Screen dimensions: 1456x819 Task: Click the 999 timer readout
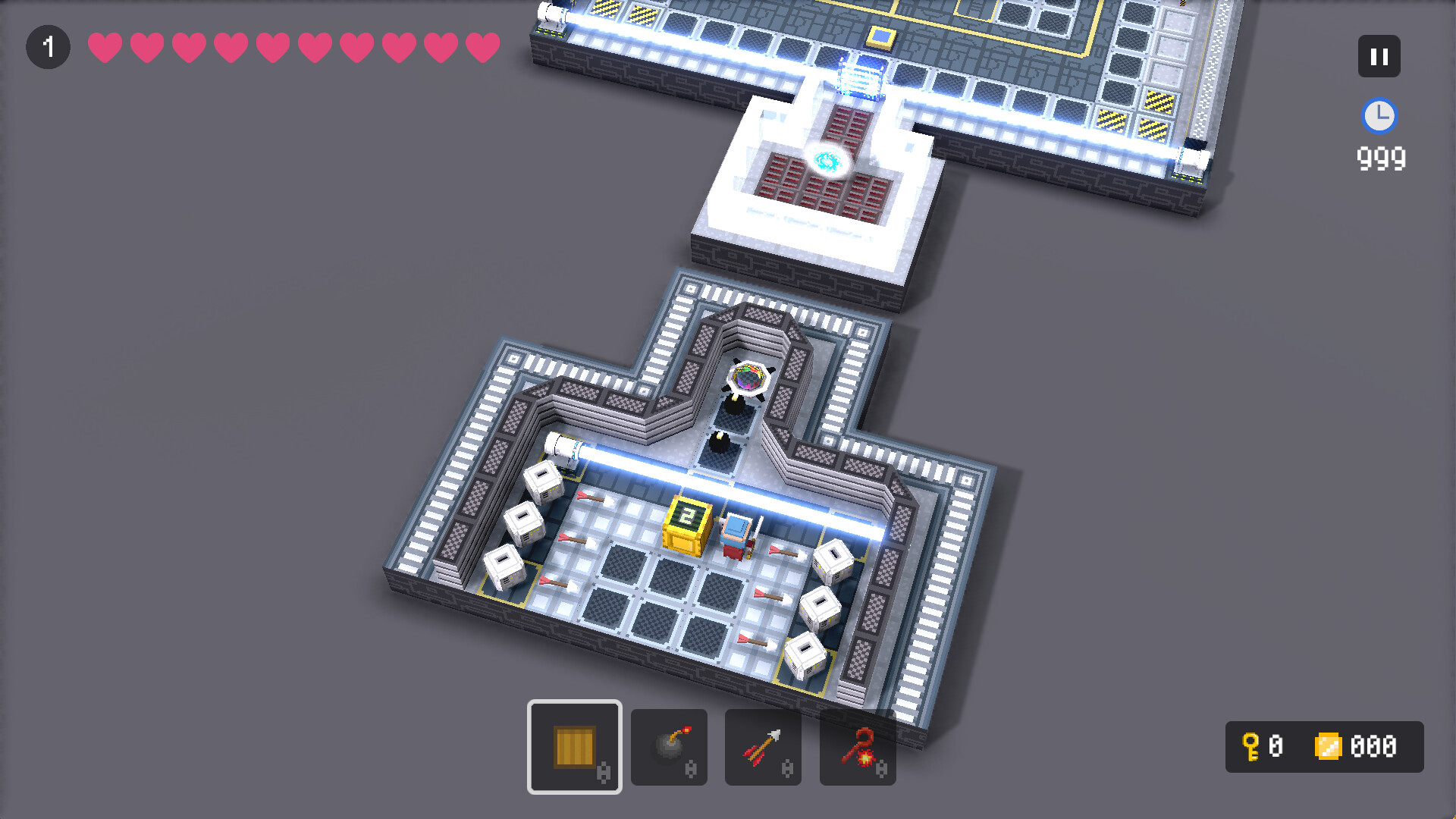click(1380, 159)
